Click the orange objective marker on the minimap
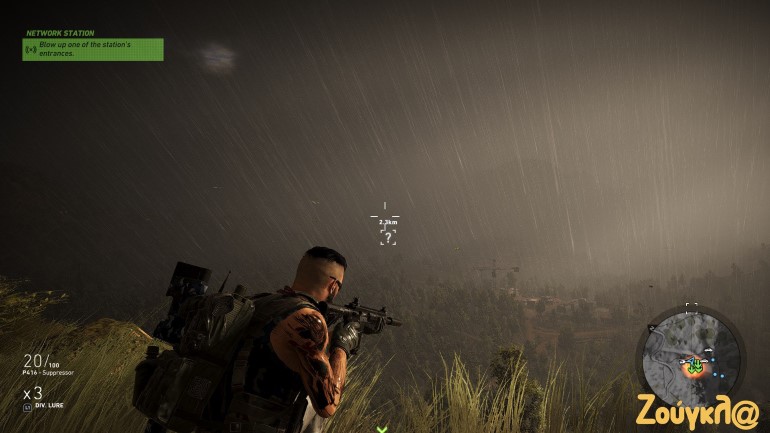The width and height of the screenshot is (770, 433). pos(692,366)
